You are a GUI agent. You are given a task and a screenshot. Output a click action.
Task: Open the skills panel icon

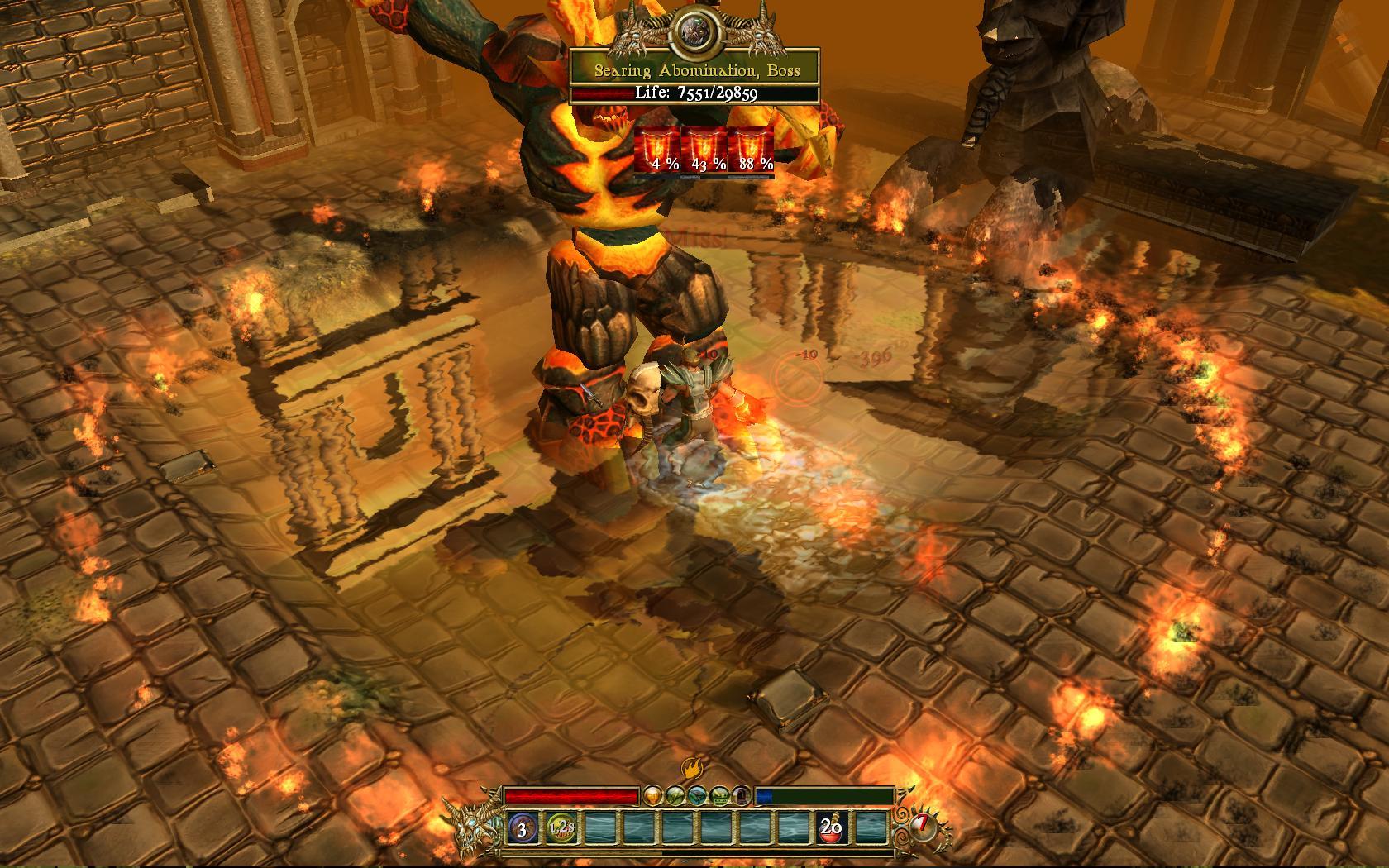675,796
